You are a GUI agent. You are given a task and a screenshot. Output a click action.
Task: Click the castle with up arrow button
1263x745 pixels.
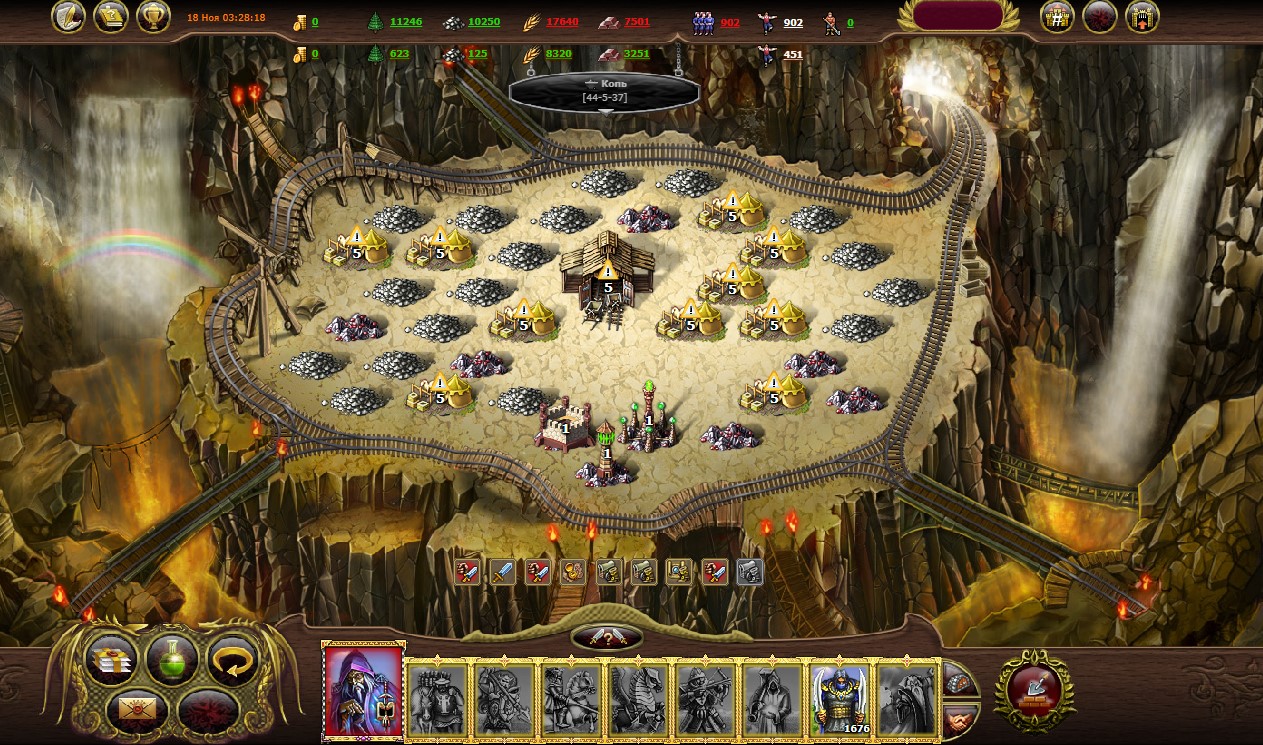coord(1142,17)
